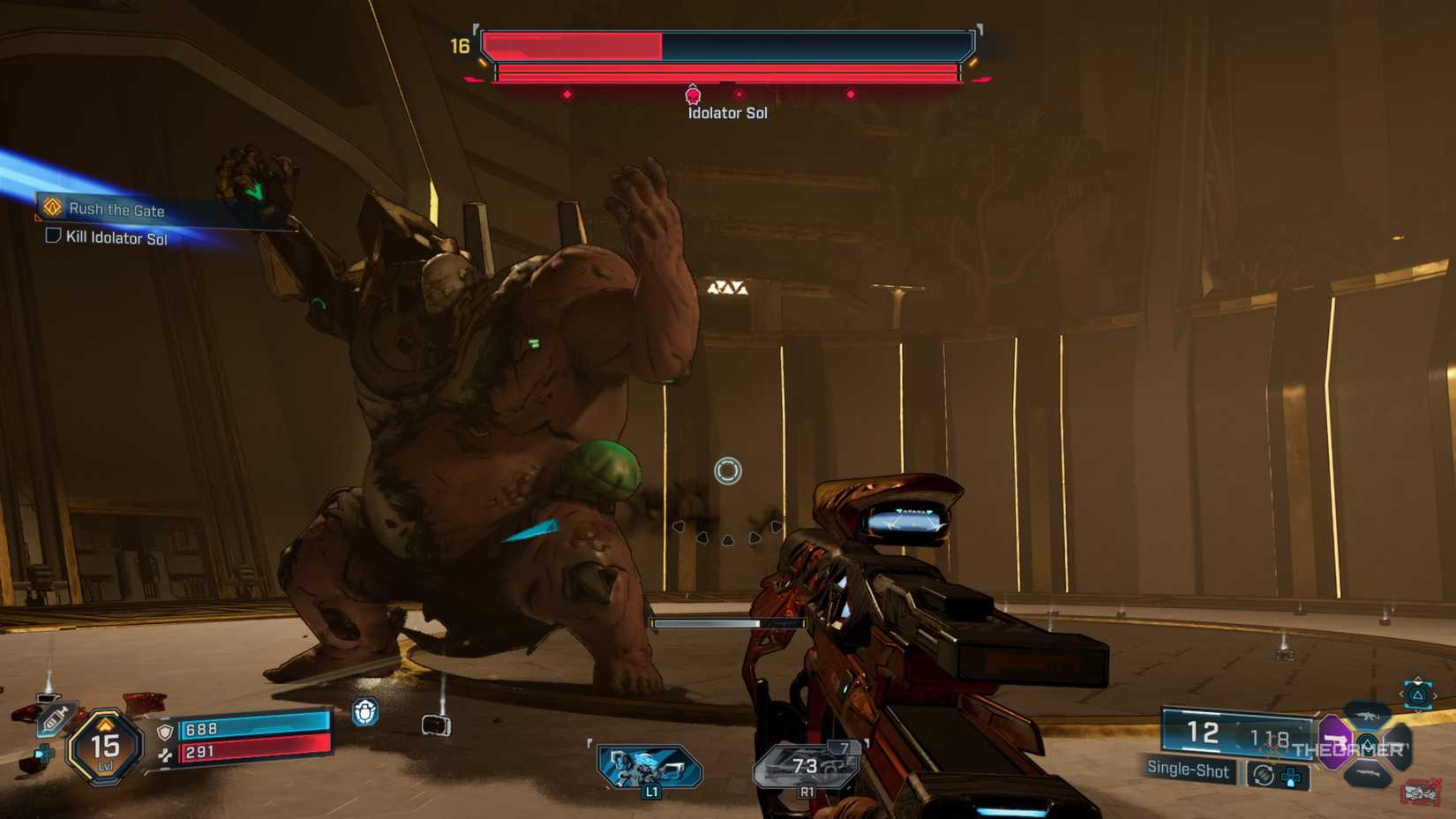1456x819 pixels.
Task: Toggle the Single-Shot fire mode label
Action: click(1188, 769)
